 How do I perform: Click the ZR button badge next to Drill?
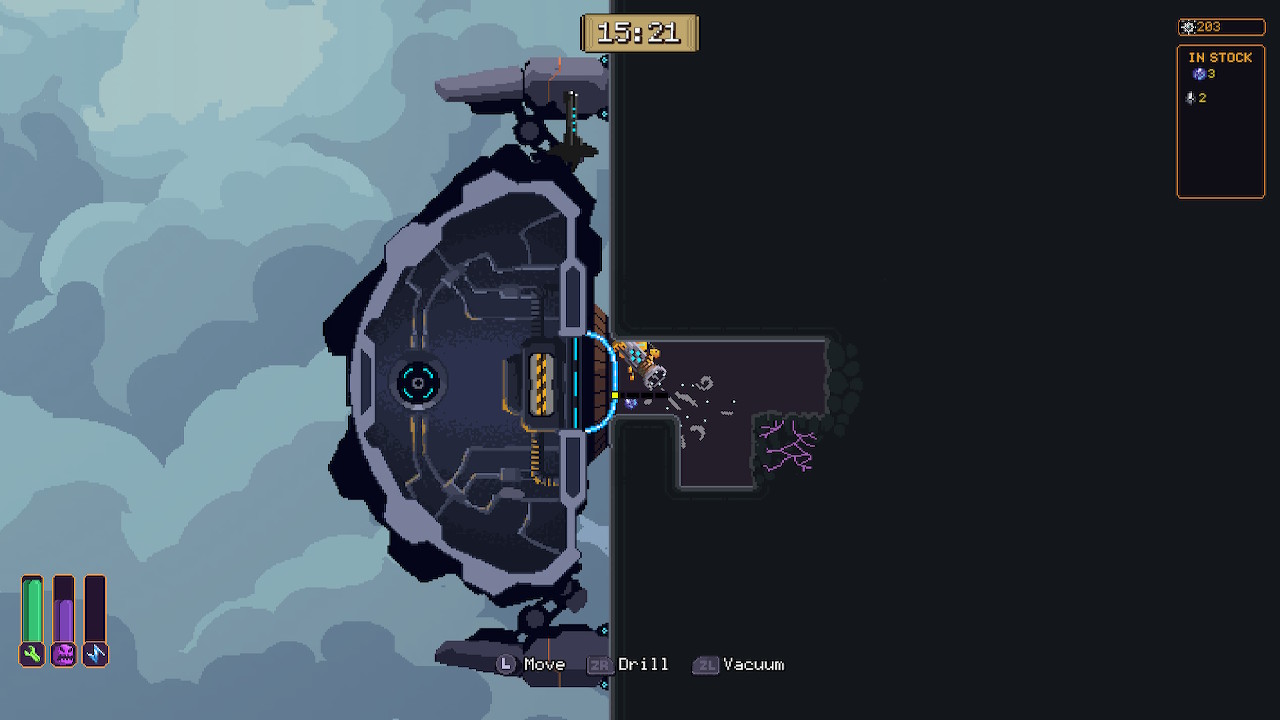[599, 664]
